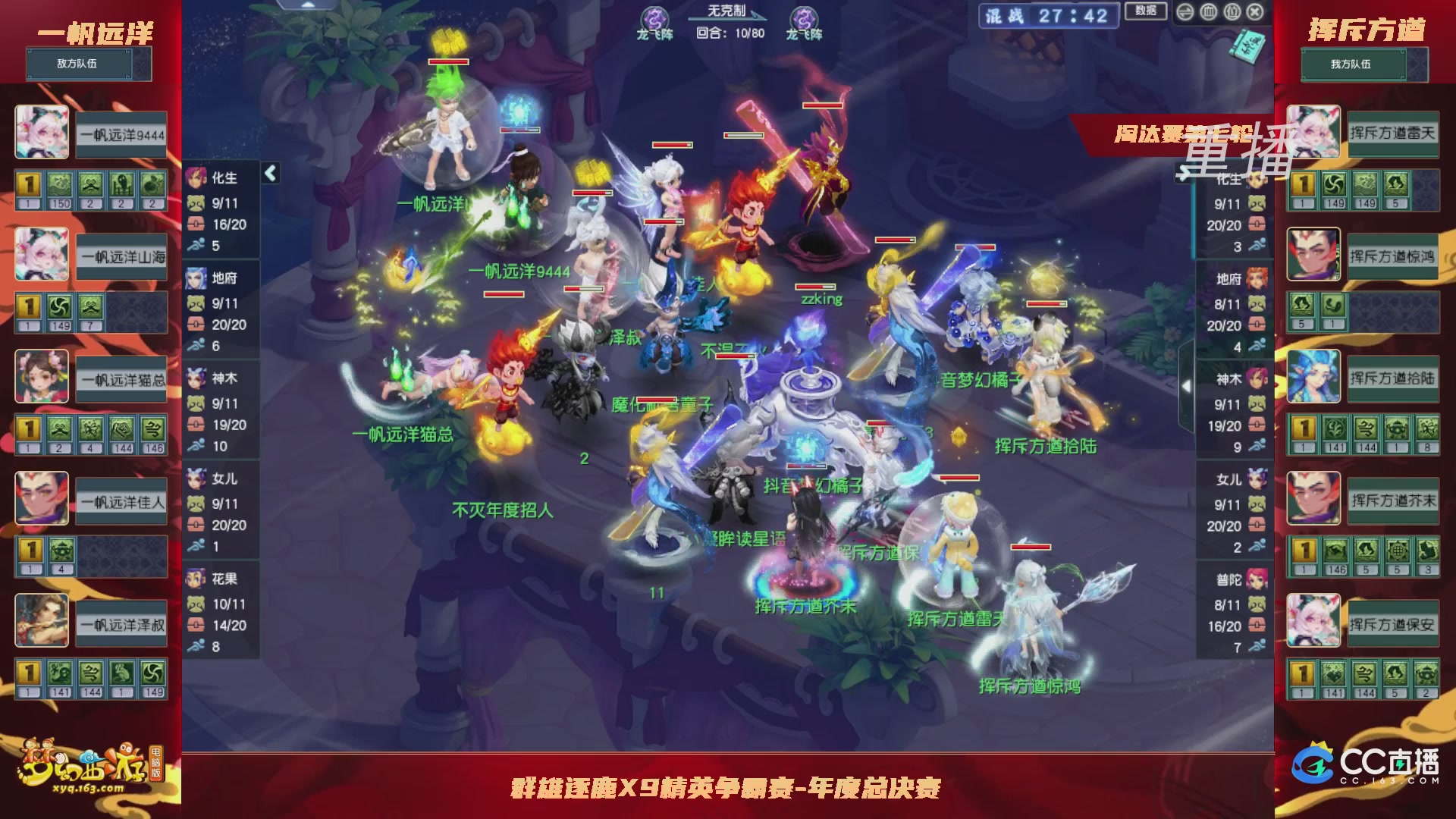The height and width of the screenshot is (819, 1456).
Task: Open the 数据 statistics panel
Action: [x=1144, y=11]
